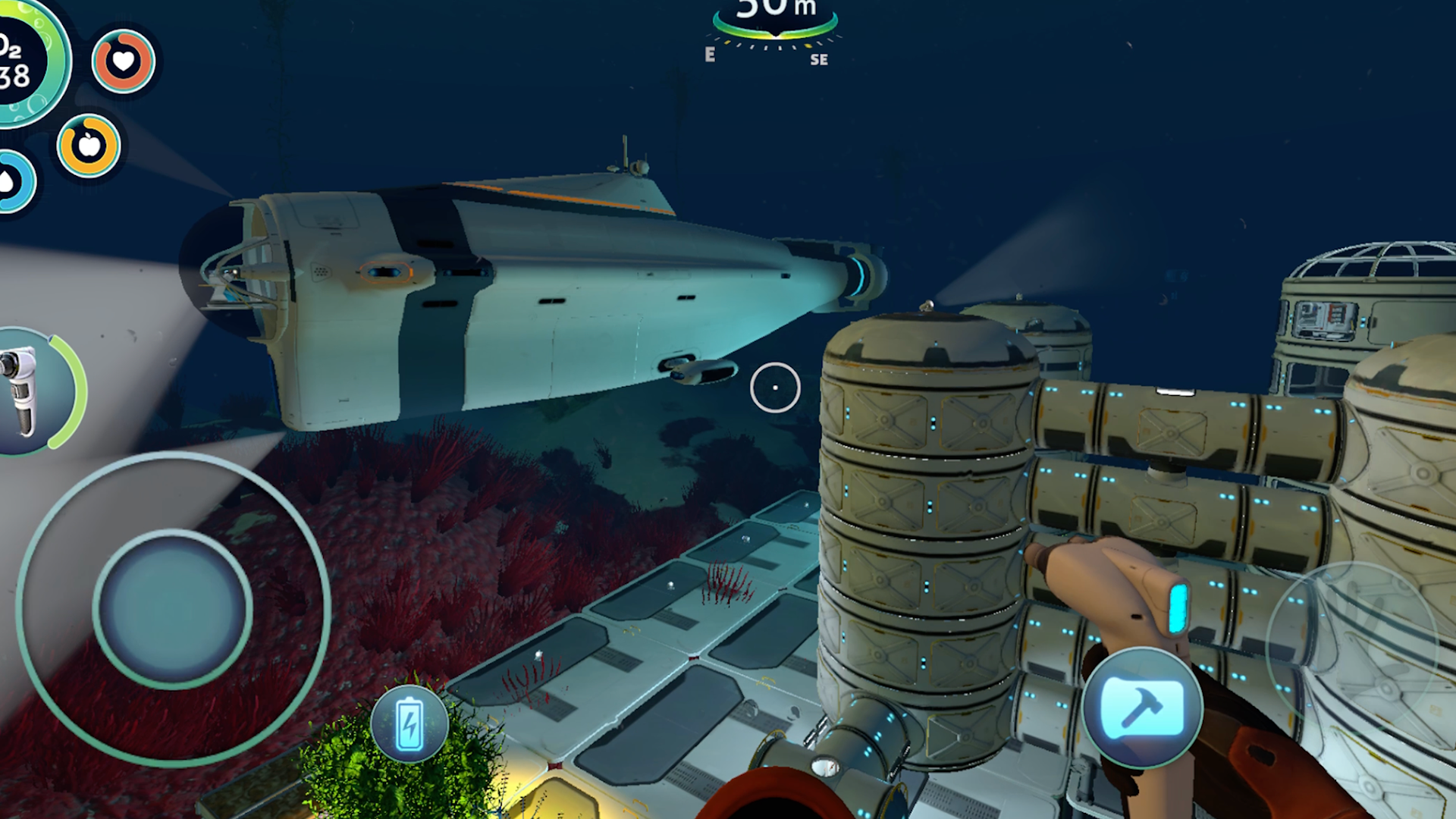Screen dimensions: 1456x819
Task: Tap the E compass heading label
Action: (x=709, y=55)
